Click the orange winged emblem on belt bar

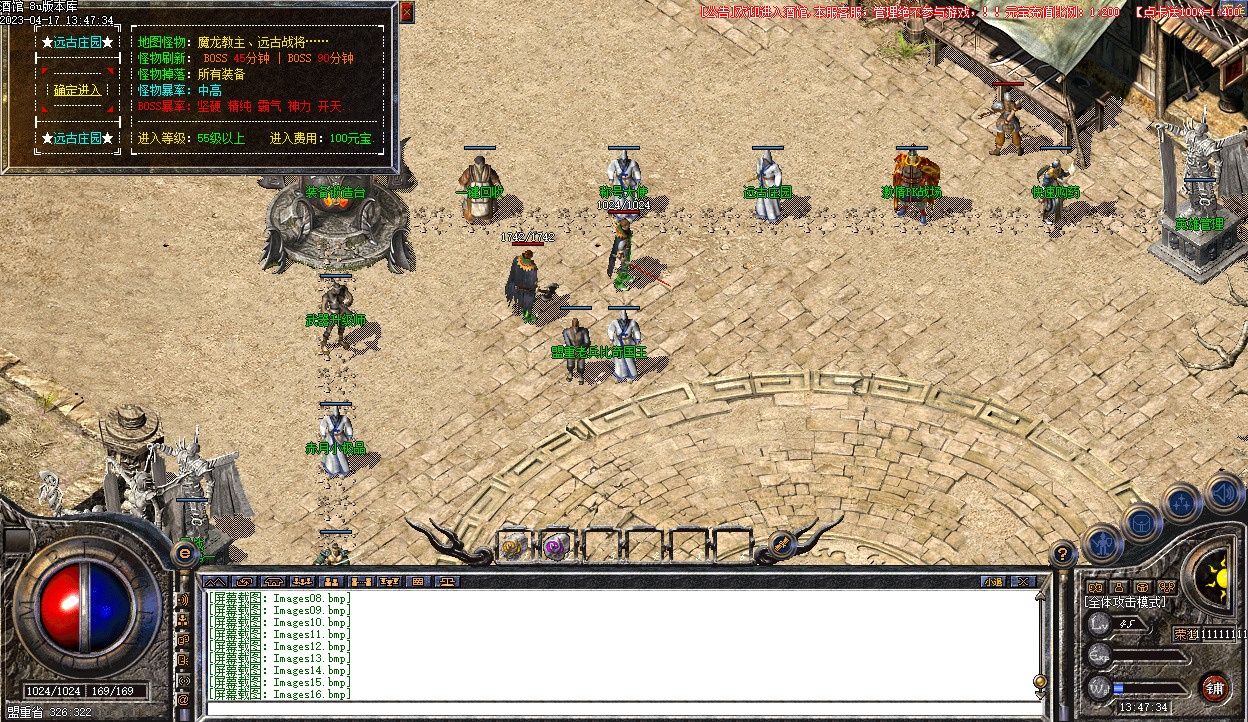[x=782, y=543]
